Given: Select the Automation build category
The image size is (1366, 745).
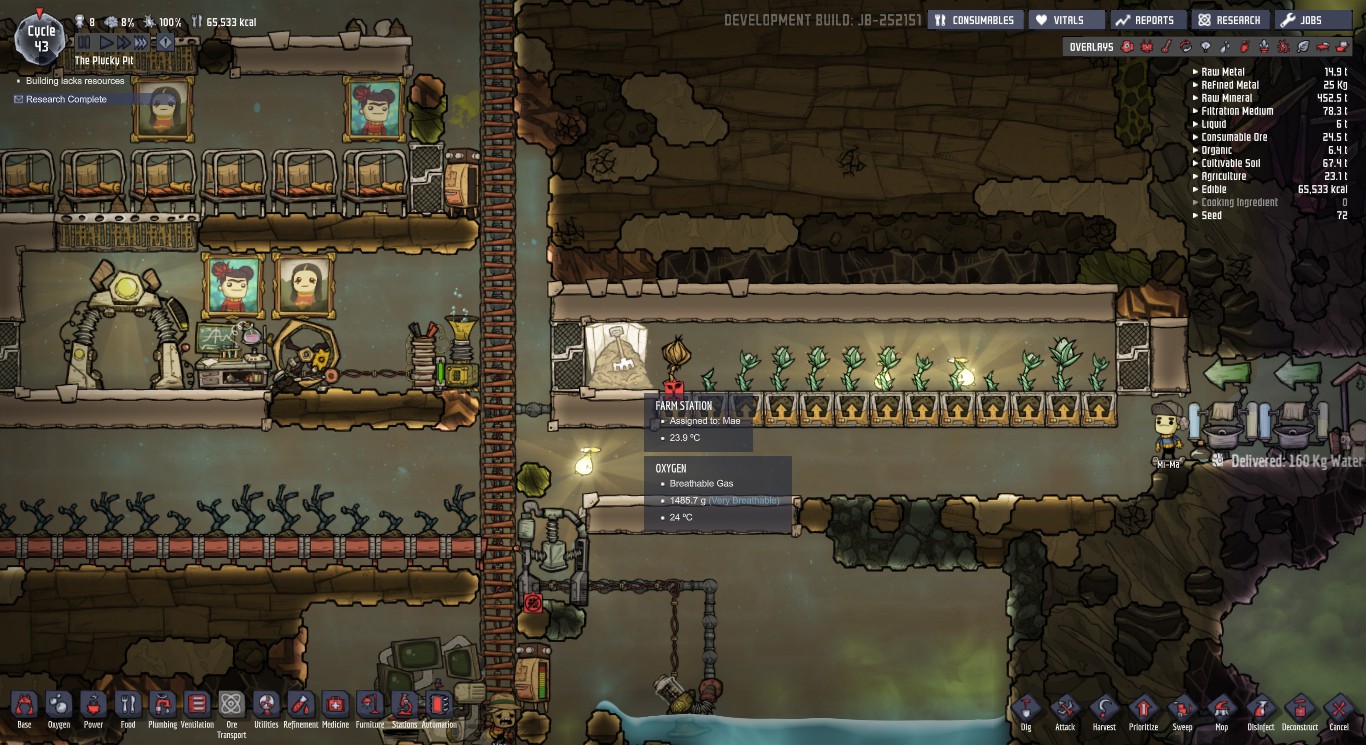Looking at the screenshot, I should point(439,706).
